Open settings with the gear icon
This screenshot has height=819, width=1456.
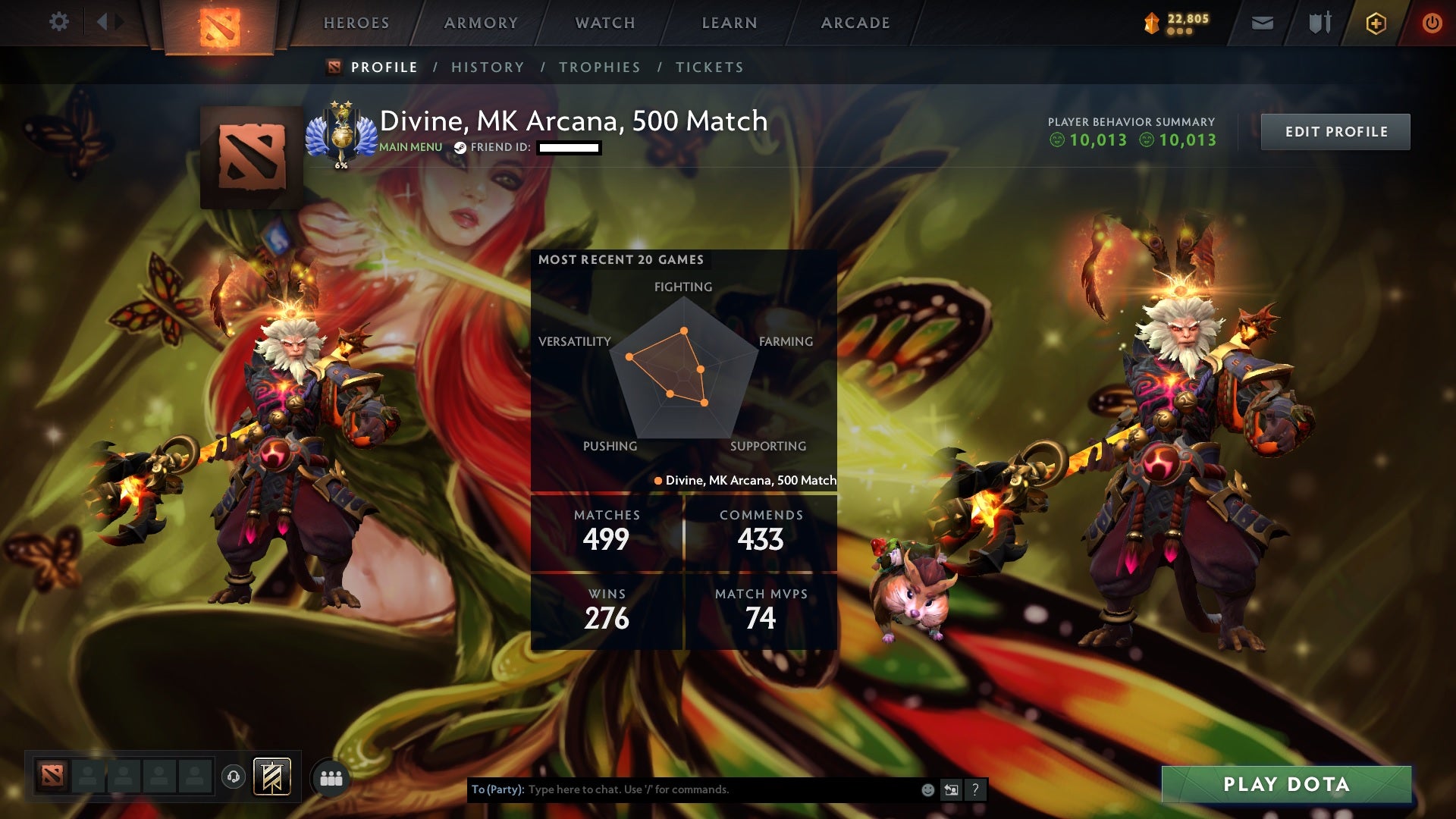click(x=59, y=22)
